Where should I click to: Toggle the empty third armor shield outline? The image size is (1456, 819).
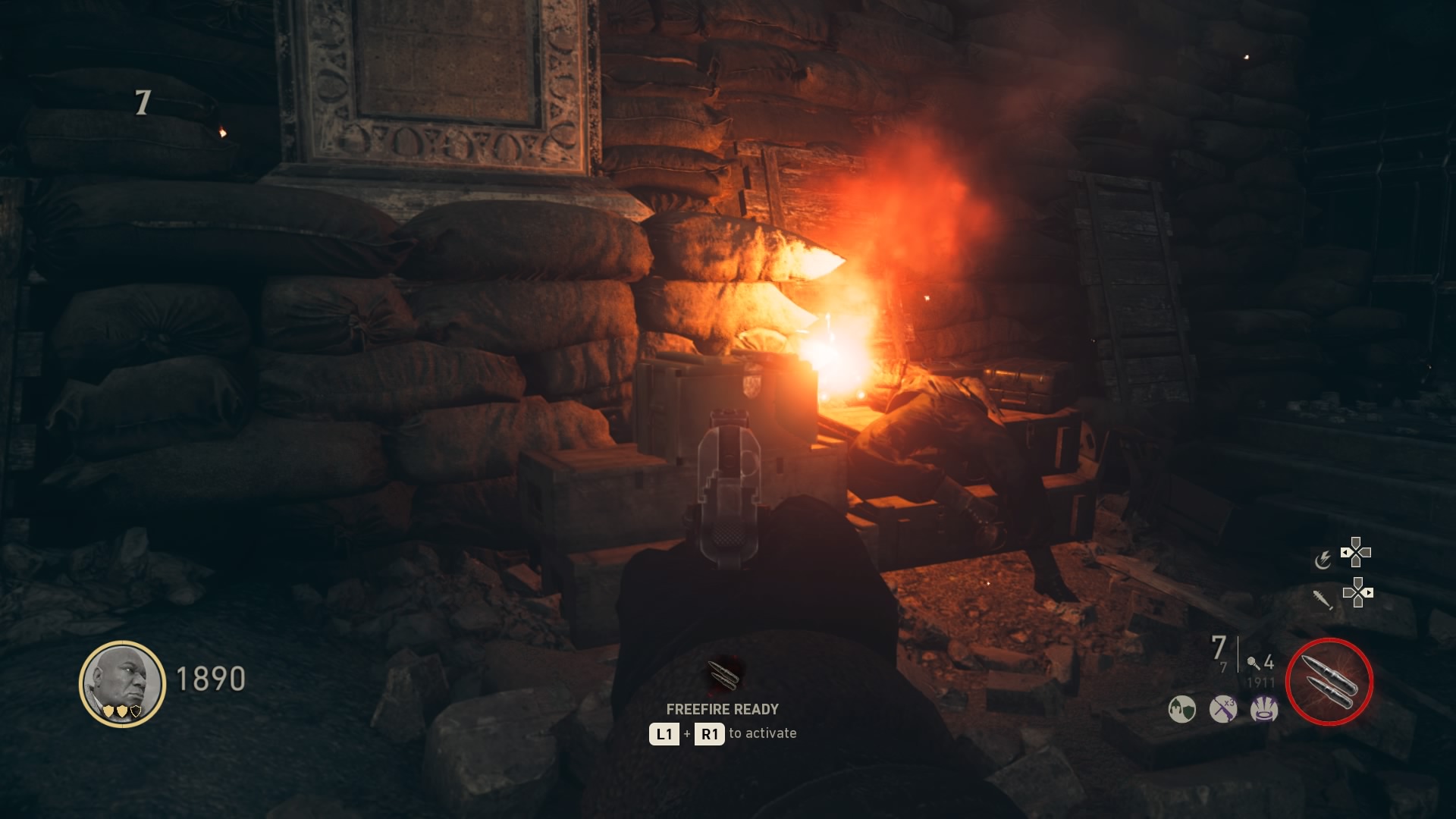(136, 711)
